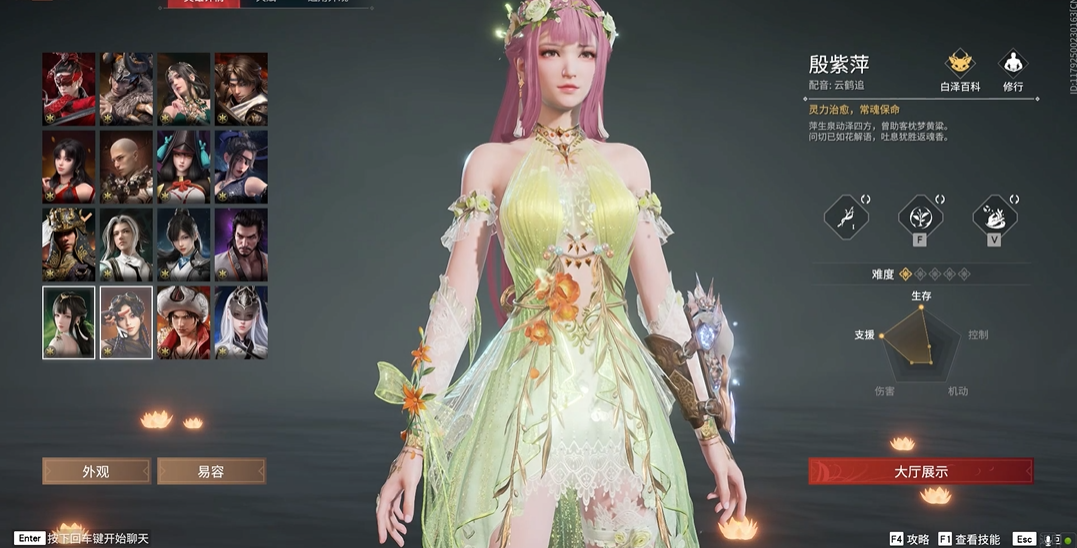Image resolution: width=1077 pixels, height=548 pixels.
Task: Click the red 大厅展示 lobby display button
Action: tap(920, 471)
